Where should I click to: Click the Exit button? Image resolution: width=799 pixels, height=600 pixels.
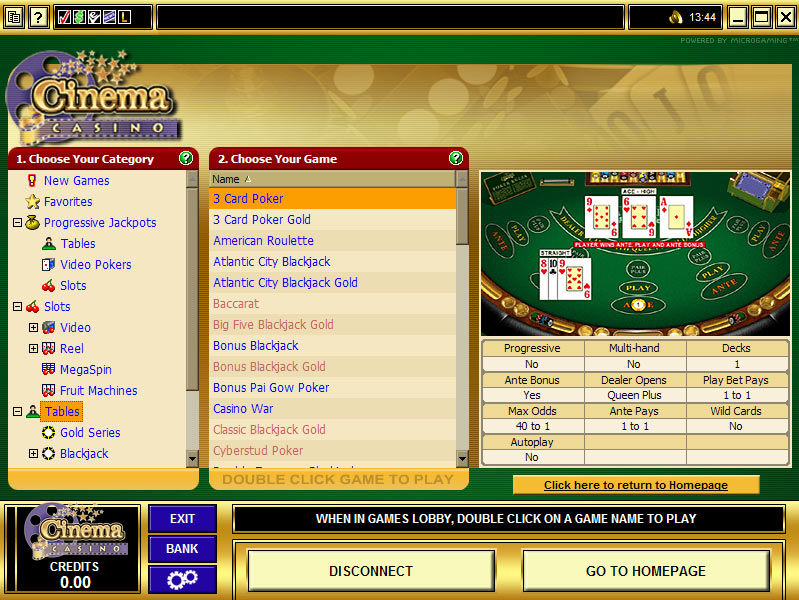(x=182, y=519)
